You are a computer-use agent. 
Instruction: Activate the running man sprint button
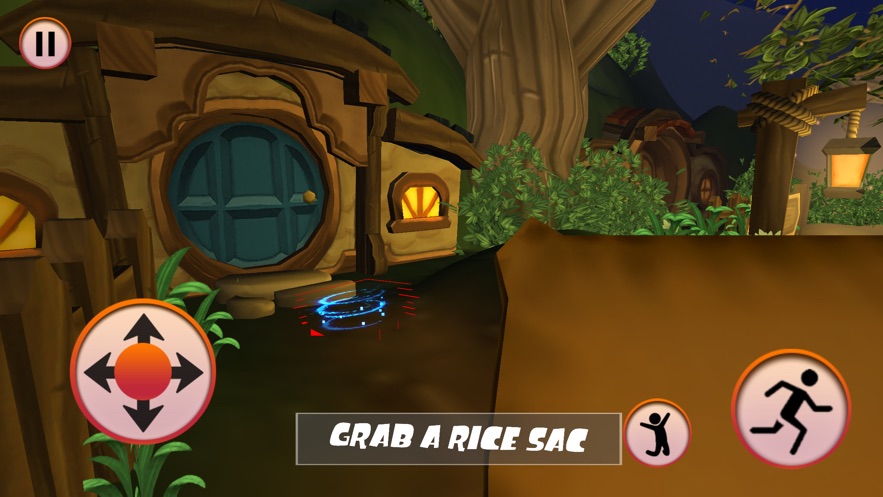(790, 408)
